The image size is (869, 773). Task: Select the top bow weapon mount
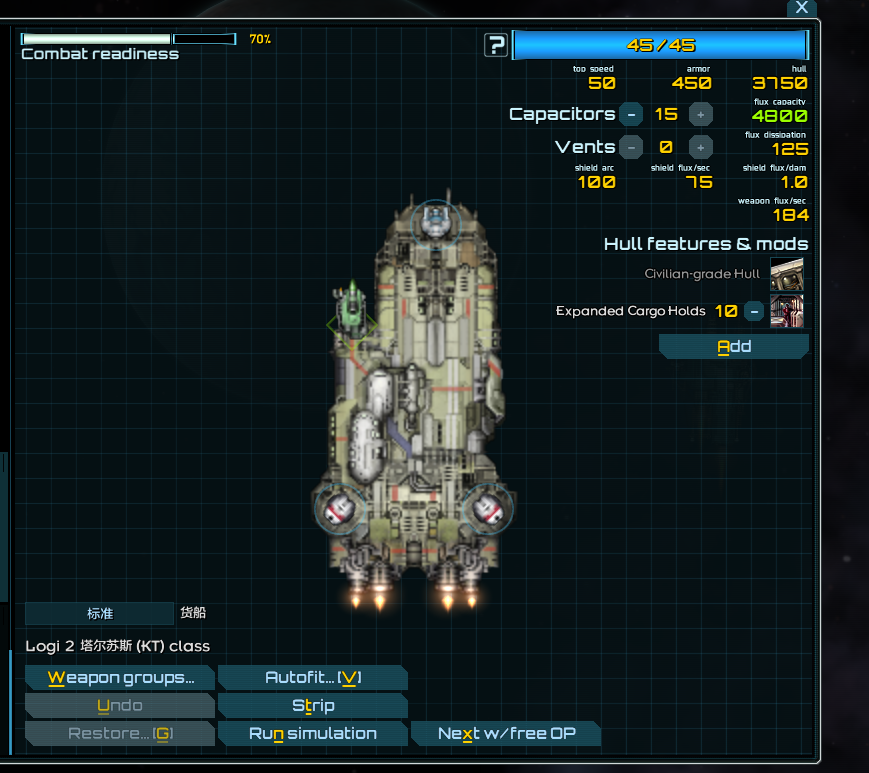435,220
